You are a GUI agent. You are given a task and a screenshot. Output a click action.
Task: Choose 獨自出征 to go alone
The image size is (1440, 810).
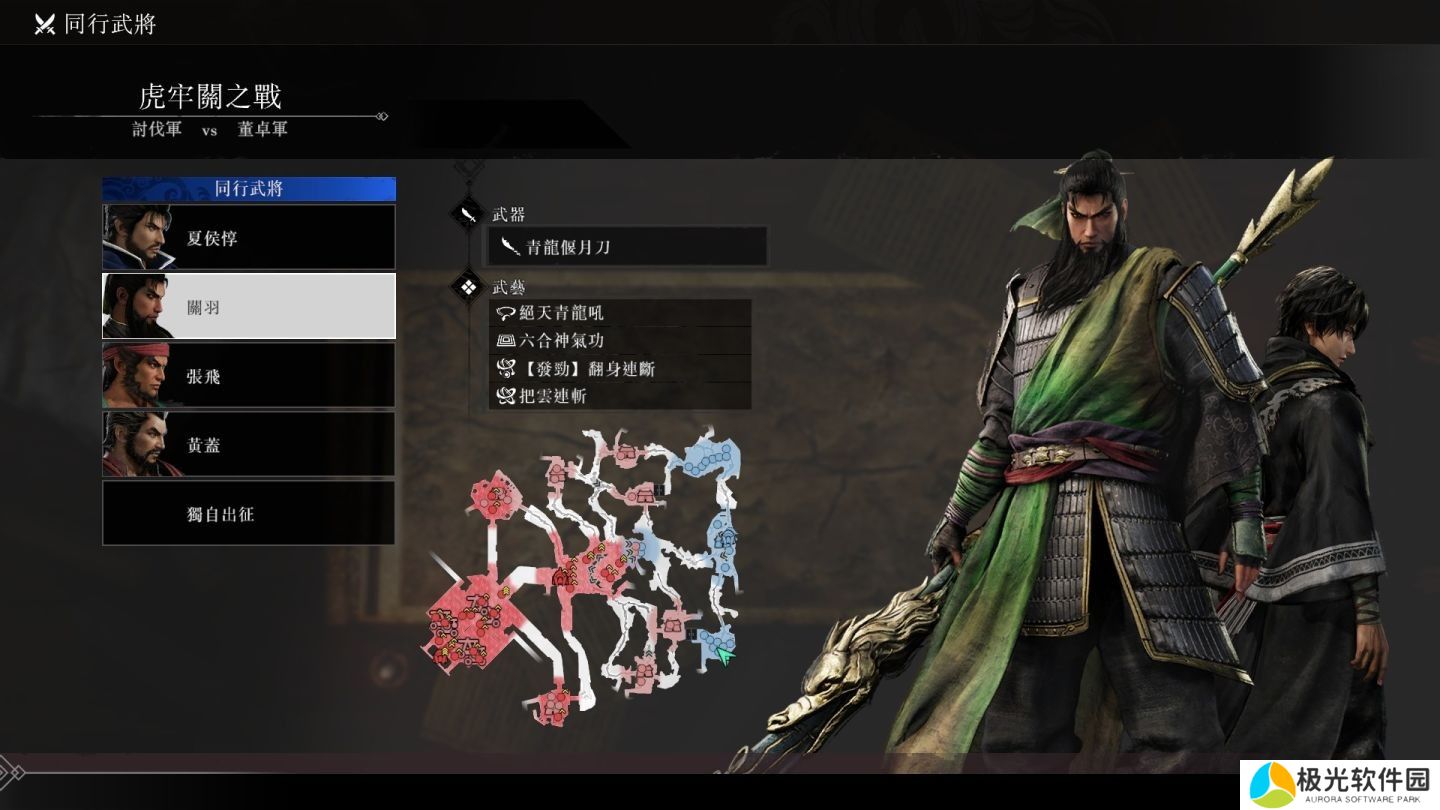point(249,514)
